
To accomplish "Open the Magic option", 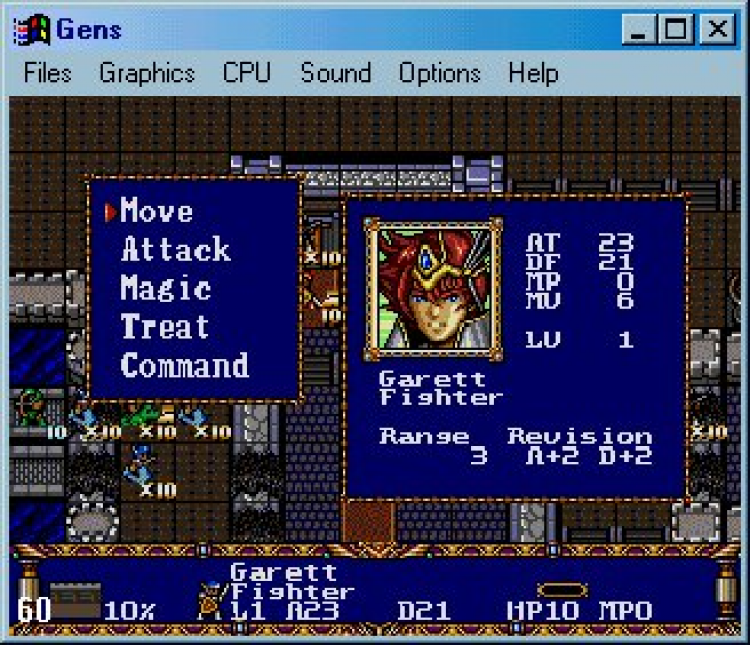I will (x=166, y=289).
